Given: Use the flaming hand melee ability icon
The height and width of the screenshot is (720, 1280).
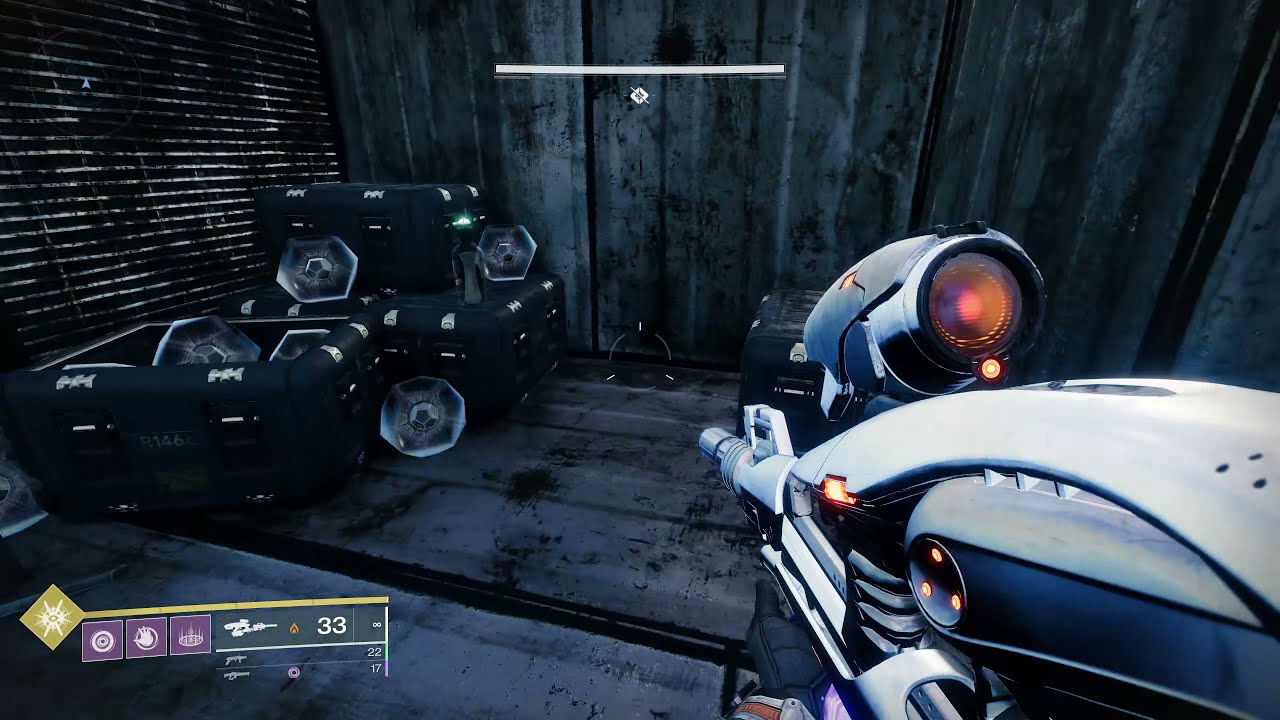Looking at the screenshot, I should (146, 637).
